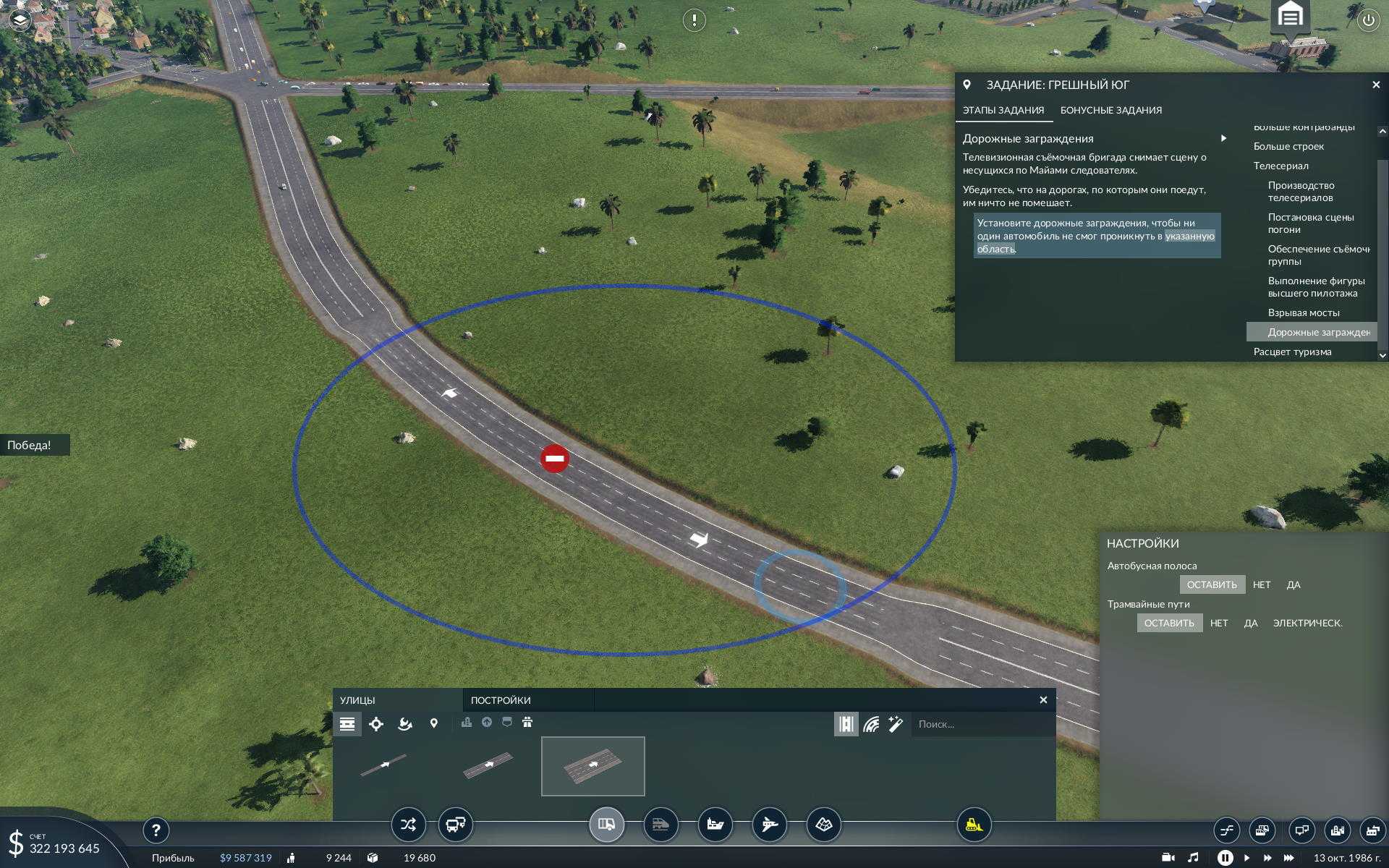Activate the bulldozer demolish tool
Screen dimensions: 1389x868
tap(974, 825)
